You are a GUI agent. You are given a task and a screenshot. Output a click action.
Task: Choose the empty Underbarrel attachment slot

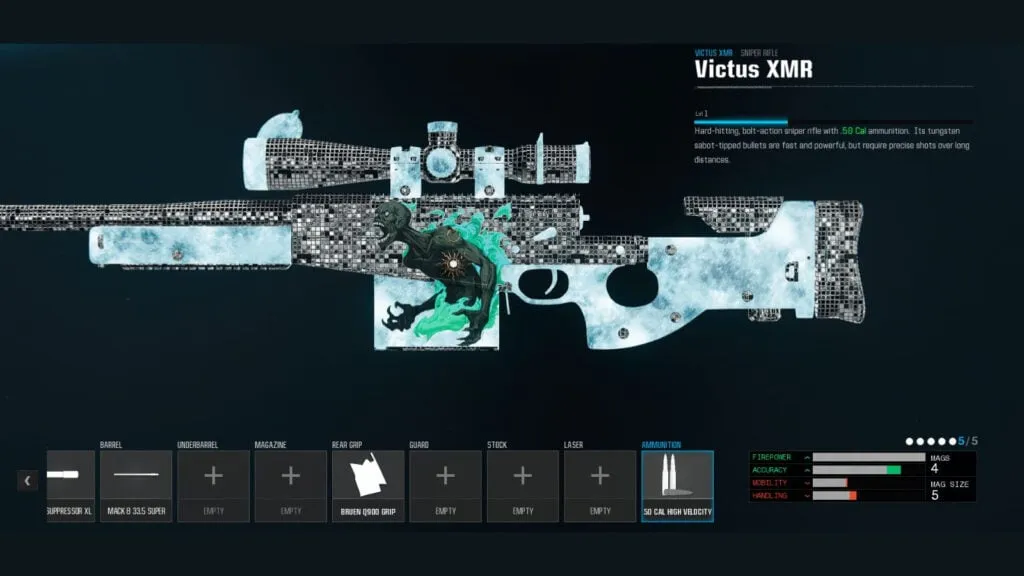[x=213, y=486]
